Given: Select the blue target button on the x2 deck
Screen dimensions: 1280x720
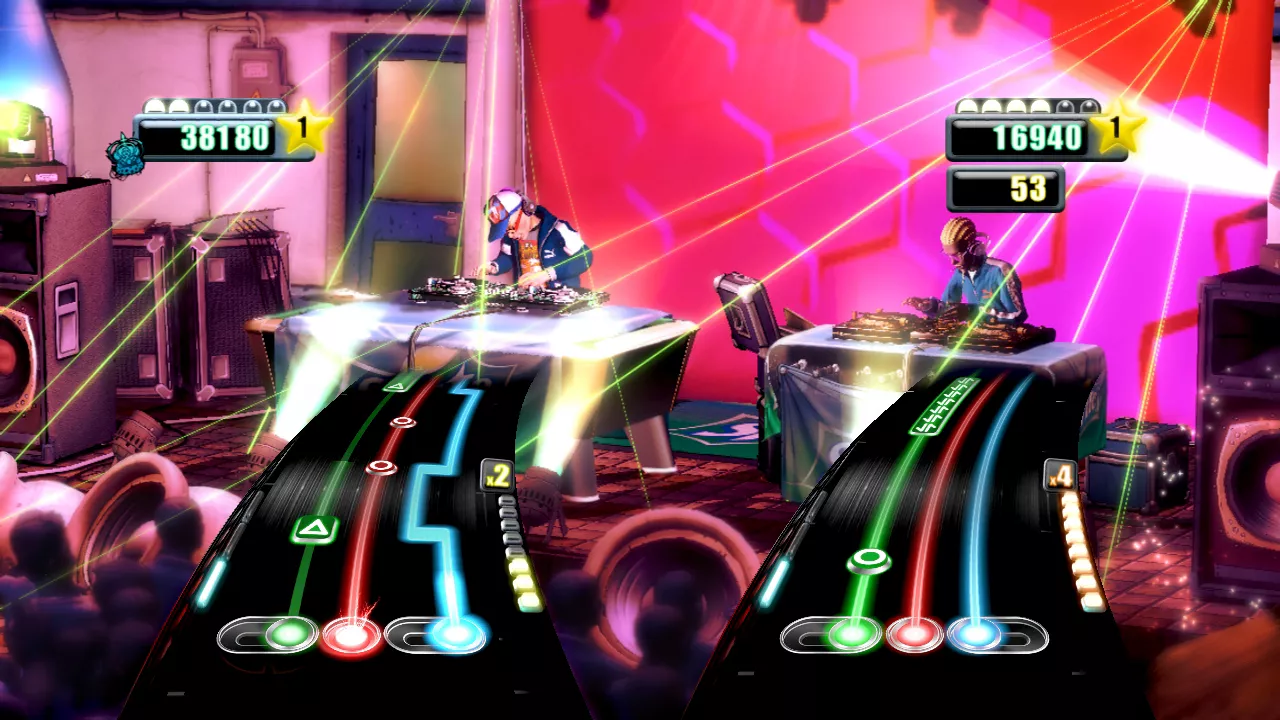Looking at the screenshot, I should click(456, 634).
